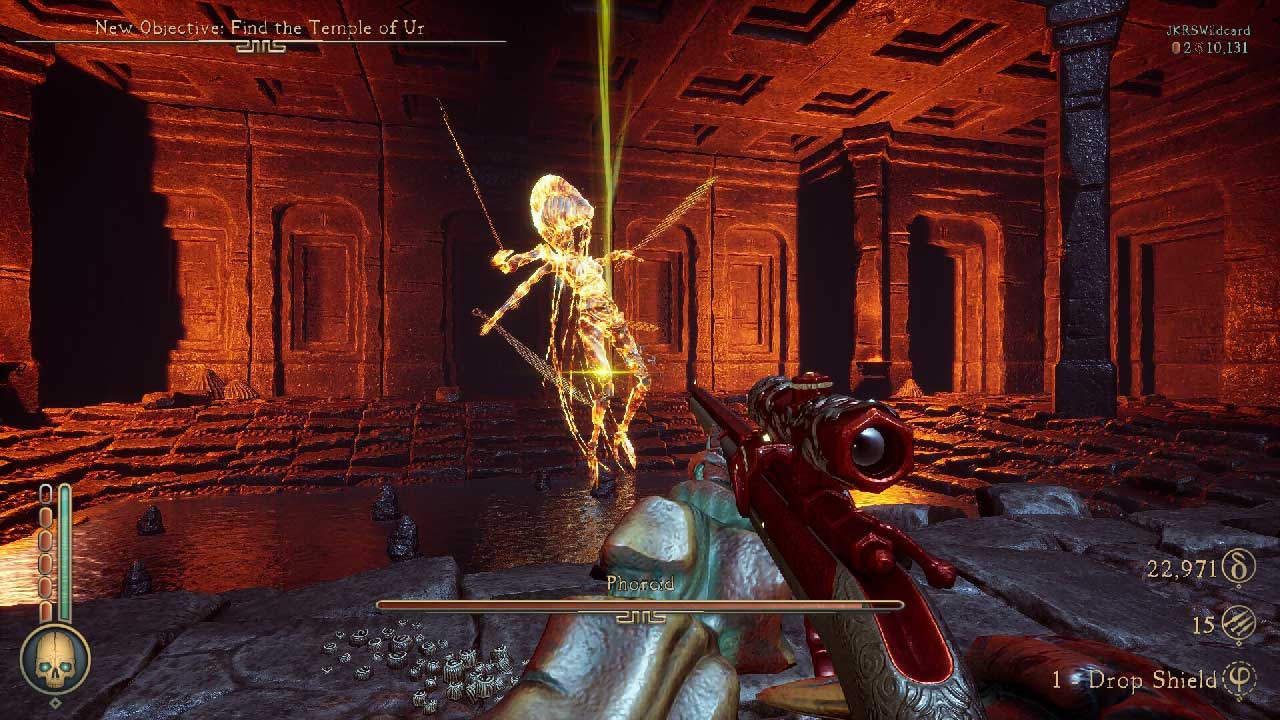
Task: Click the skull portrait icon
Action: (x=55, y=660)
